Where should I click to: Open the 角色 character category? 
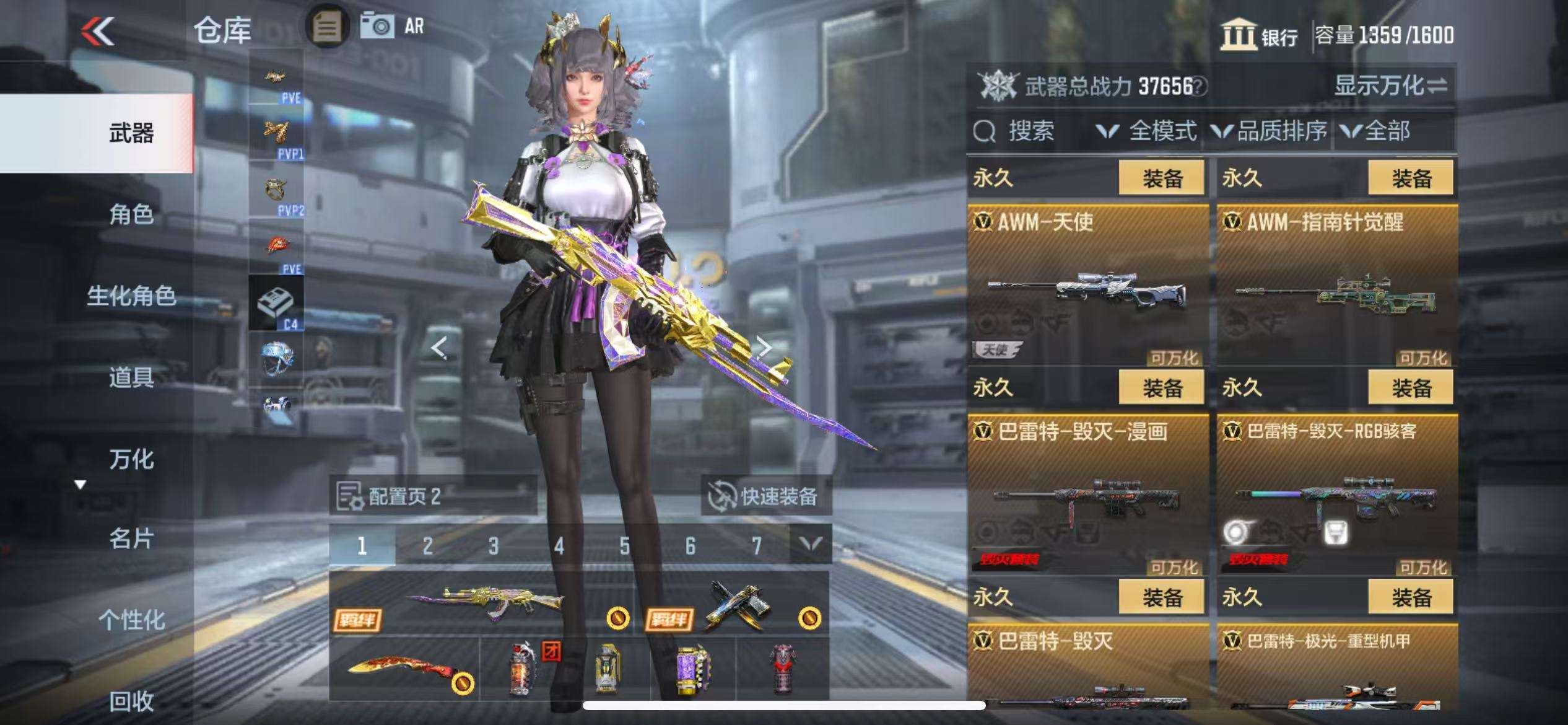pos(131,214)
